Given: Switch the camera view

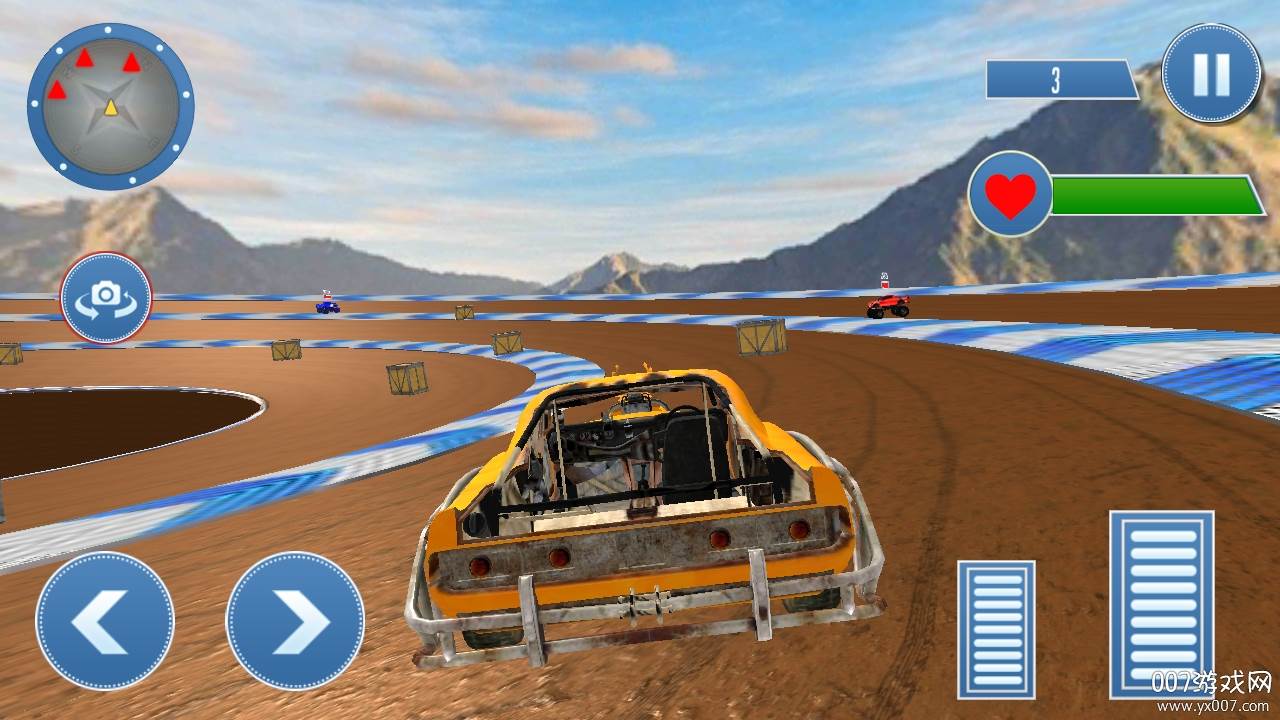Looking at the screenshot, I should (x=106, y=298).
